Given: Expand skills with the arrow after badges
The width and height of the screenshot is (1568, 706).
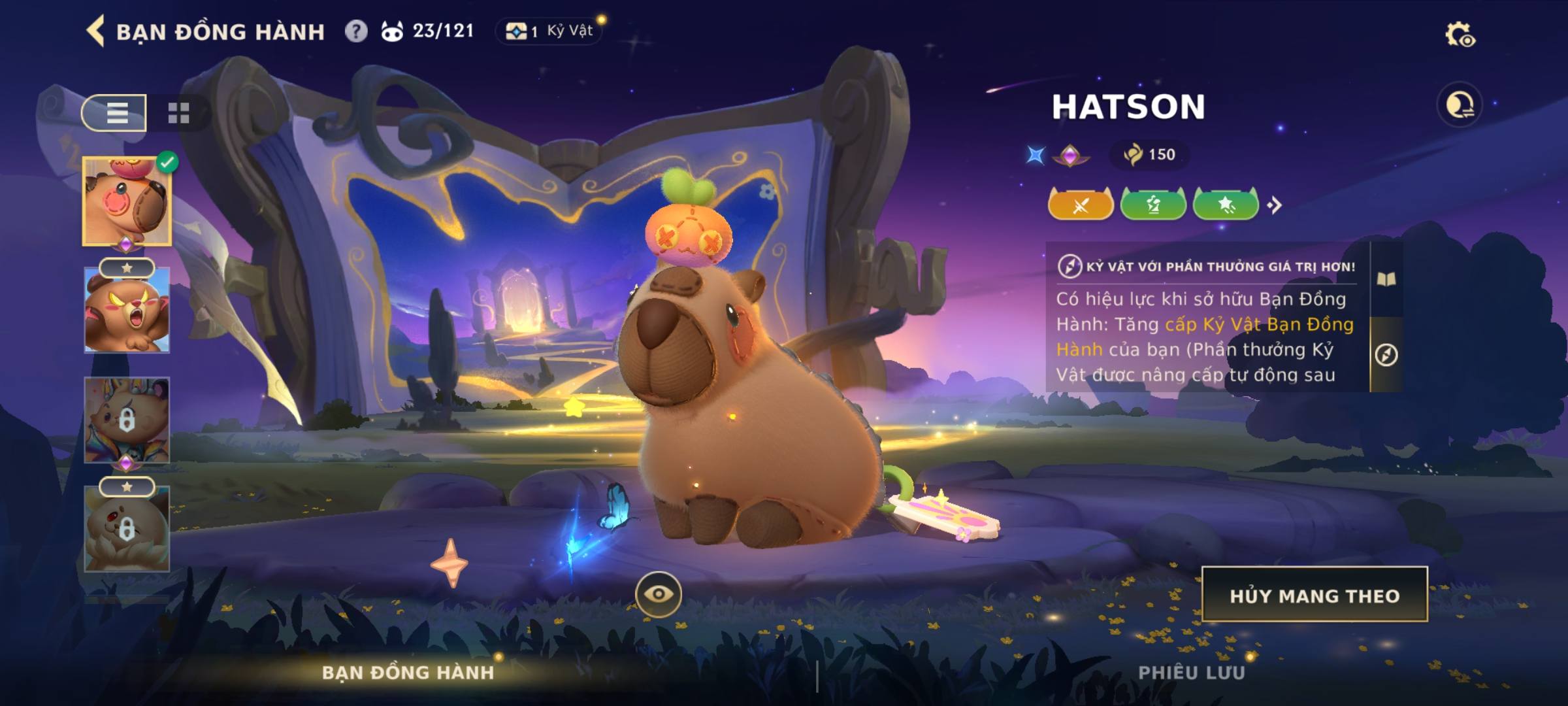Looking at the screenshot, I should pos(1274,205).
